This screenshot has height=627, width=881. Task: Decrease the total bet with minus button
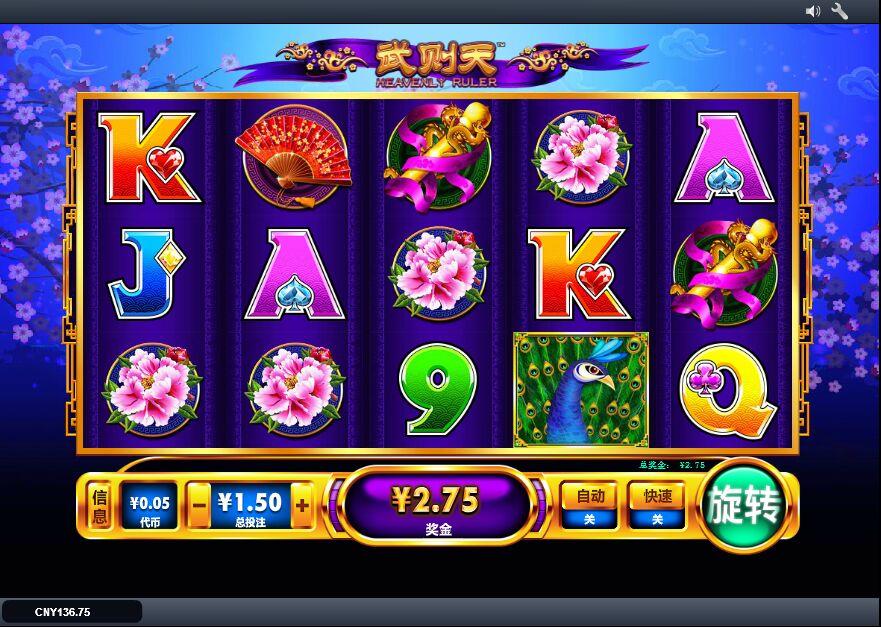(200, 505)
